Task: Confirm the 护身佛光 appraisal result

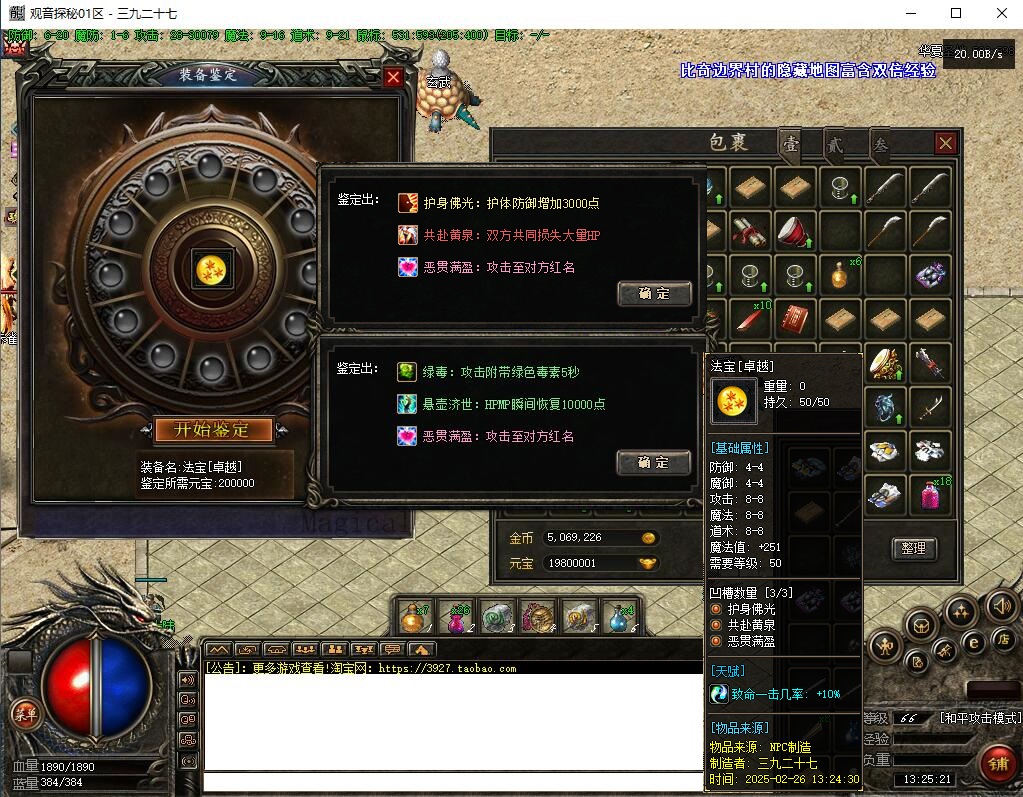Action: click(654, 293)
